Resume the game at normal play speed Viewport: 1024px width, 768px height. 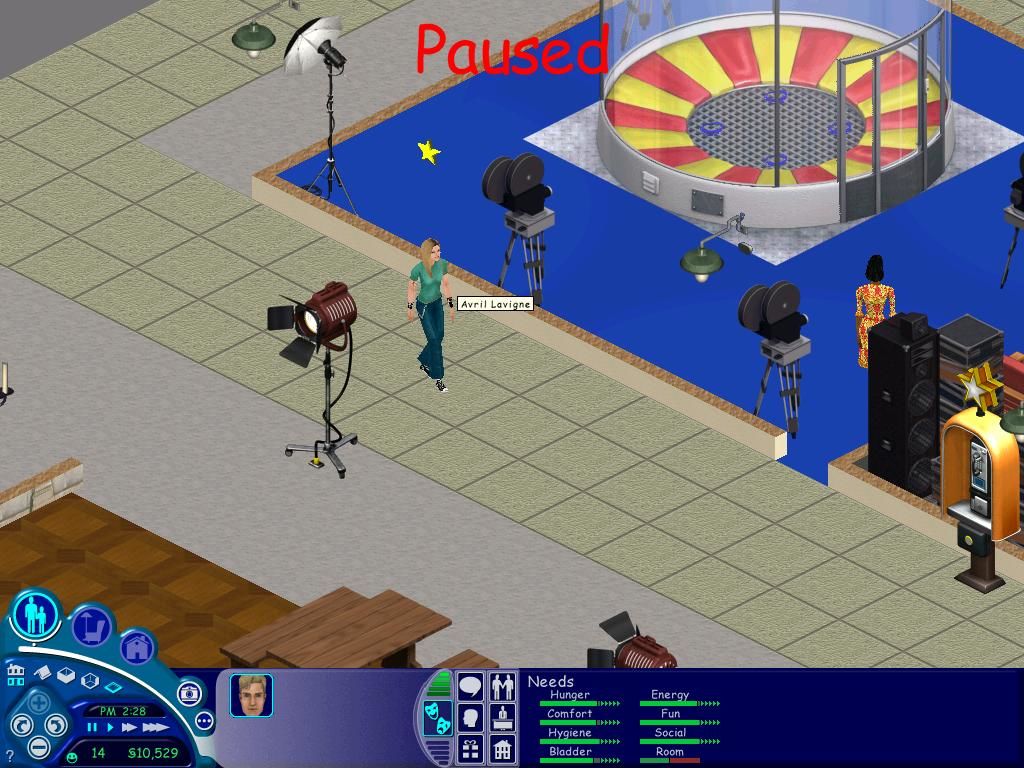click(109, 728)
